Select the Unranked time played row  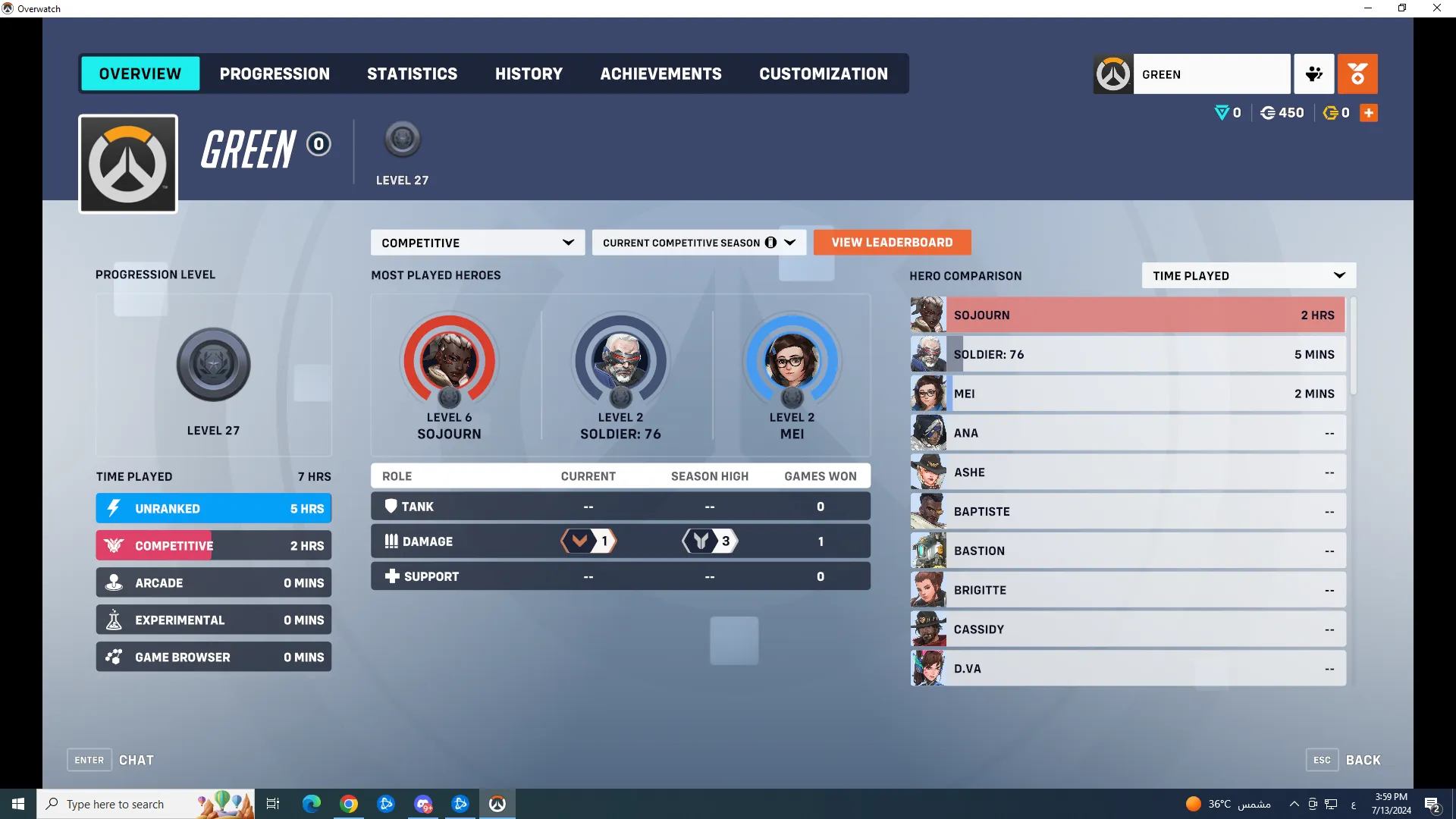[x=213, y=508]
